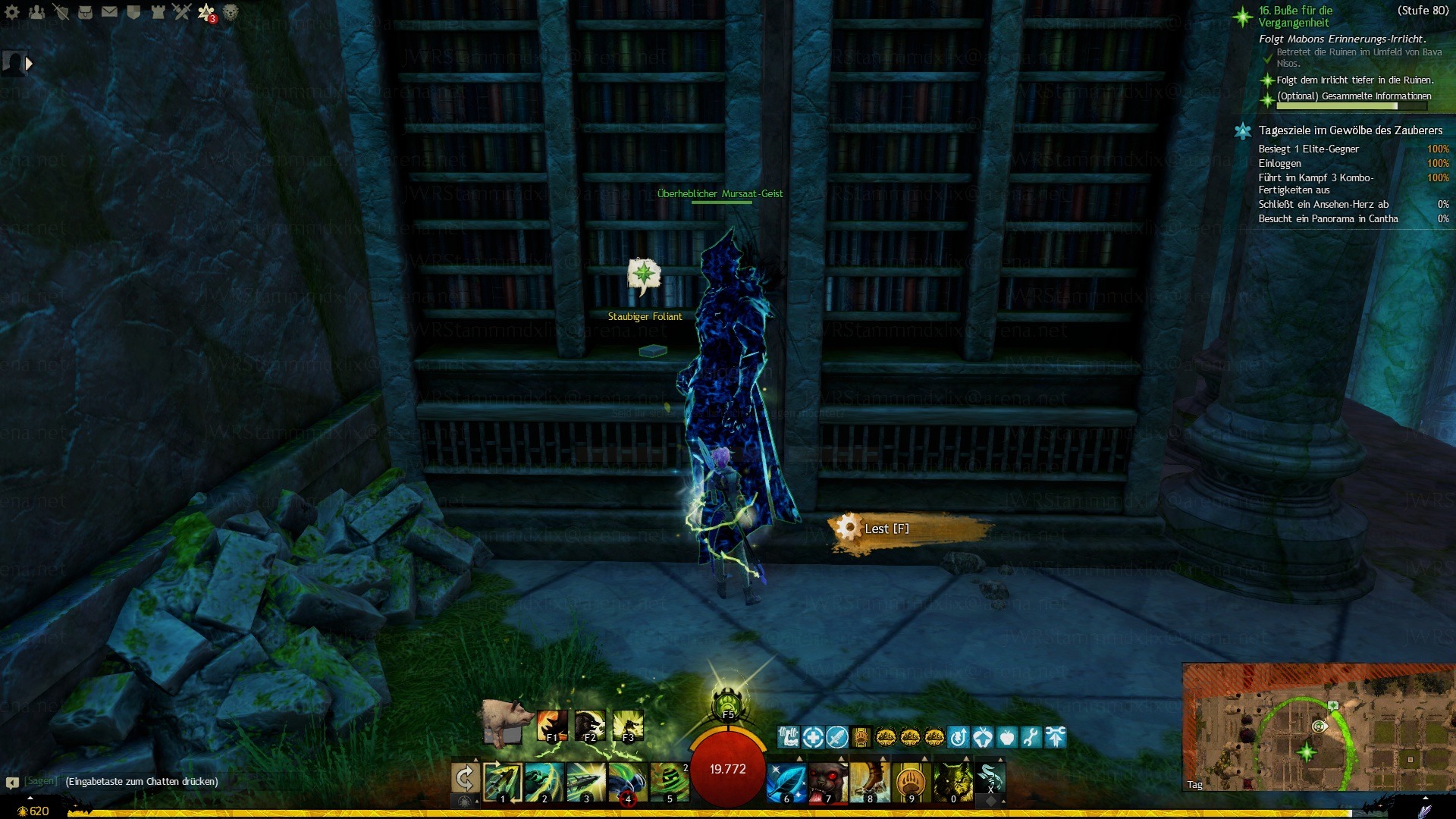Viewport: 1456px width, 819px height.
Task: Activate the wolf elite skill in slot 0
Action: coord(952,782)
